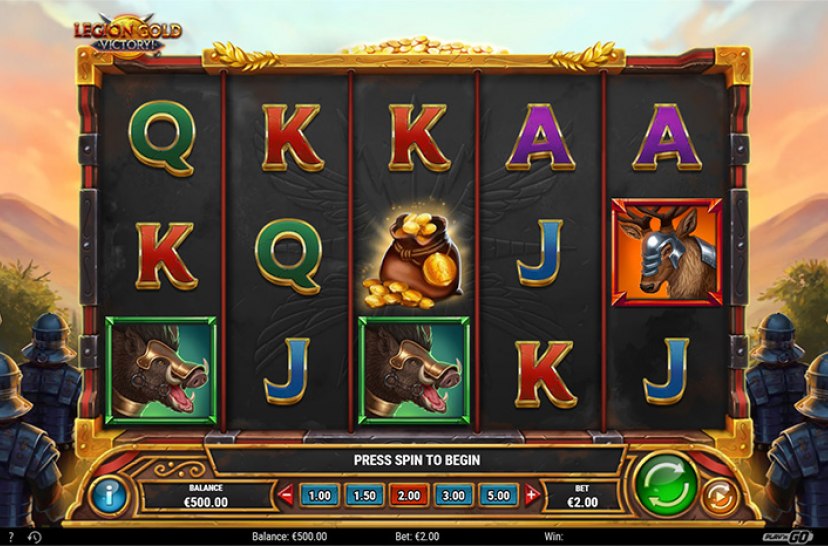The width and height of the screenshot is (828, 546).
Task: Choose the 1.50 bet amount
Action: [364, 495]
